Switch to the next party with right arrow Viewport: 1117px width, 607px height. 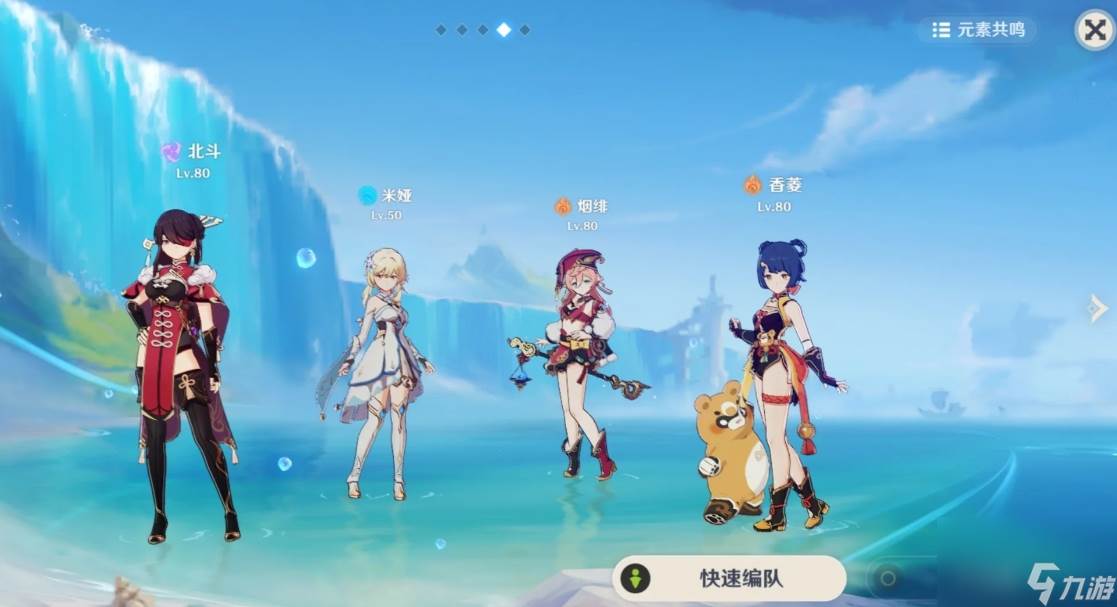pos(1098,309)
